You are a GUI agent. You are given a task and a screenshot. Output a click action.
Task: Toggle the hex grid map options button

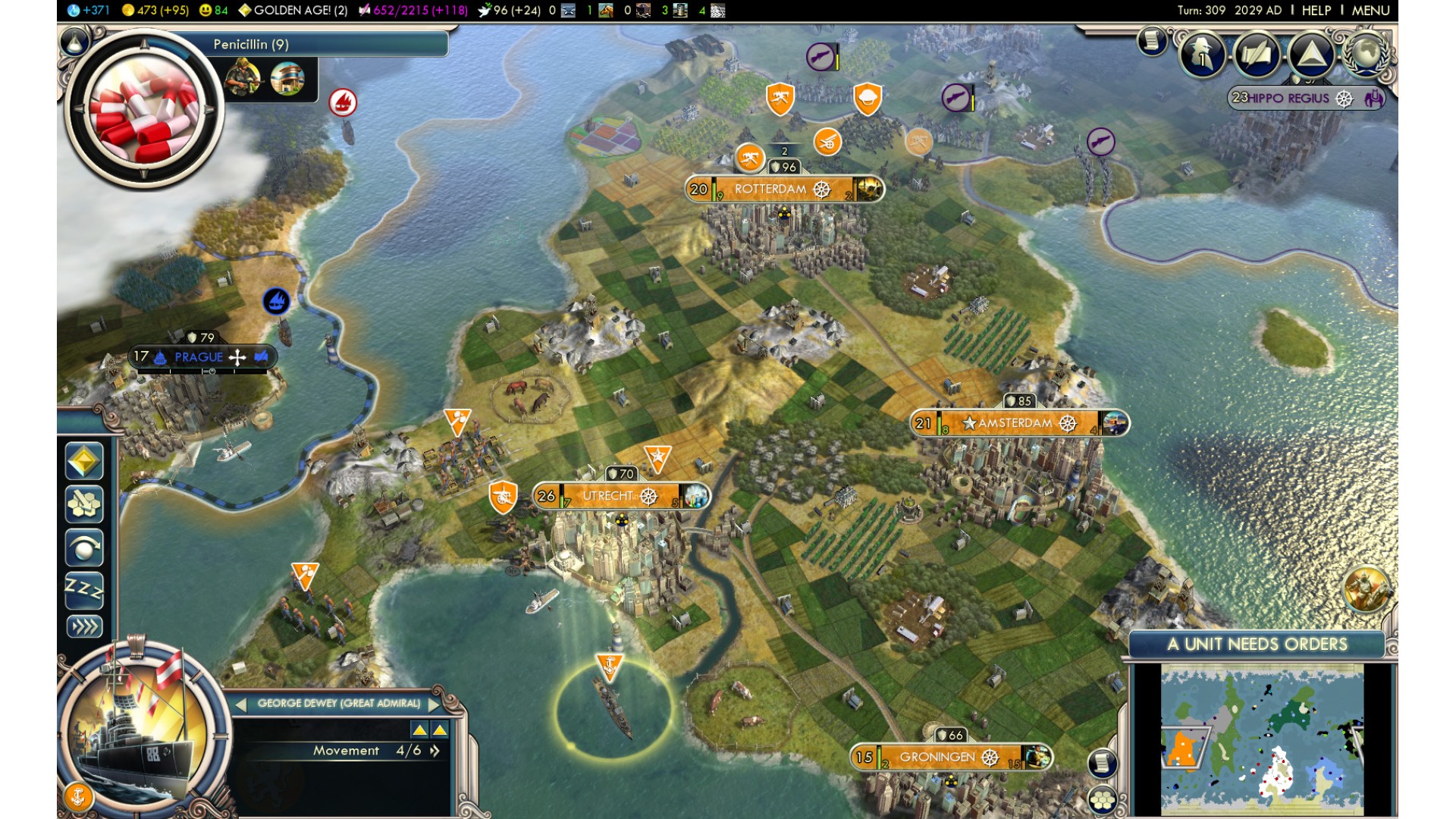click(1102, 799)
